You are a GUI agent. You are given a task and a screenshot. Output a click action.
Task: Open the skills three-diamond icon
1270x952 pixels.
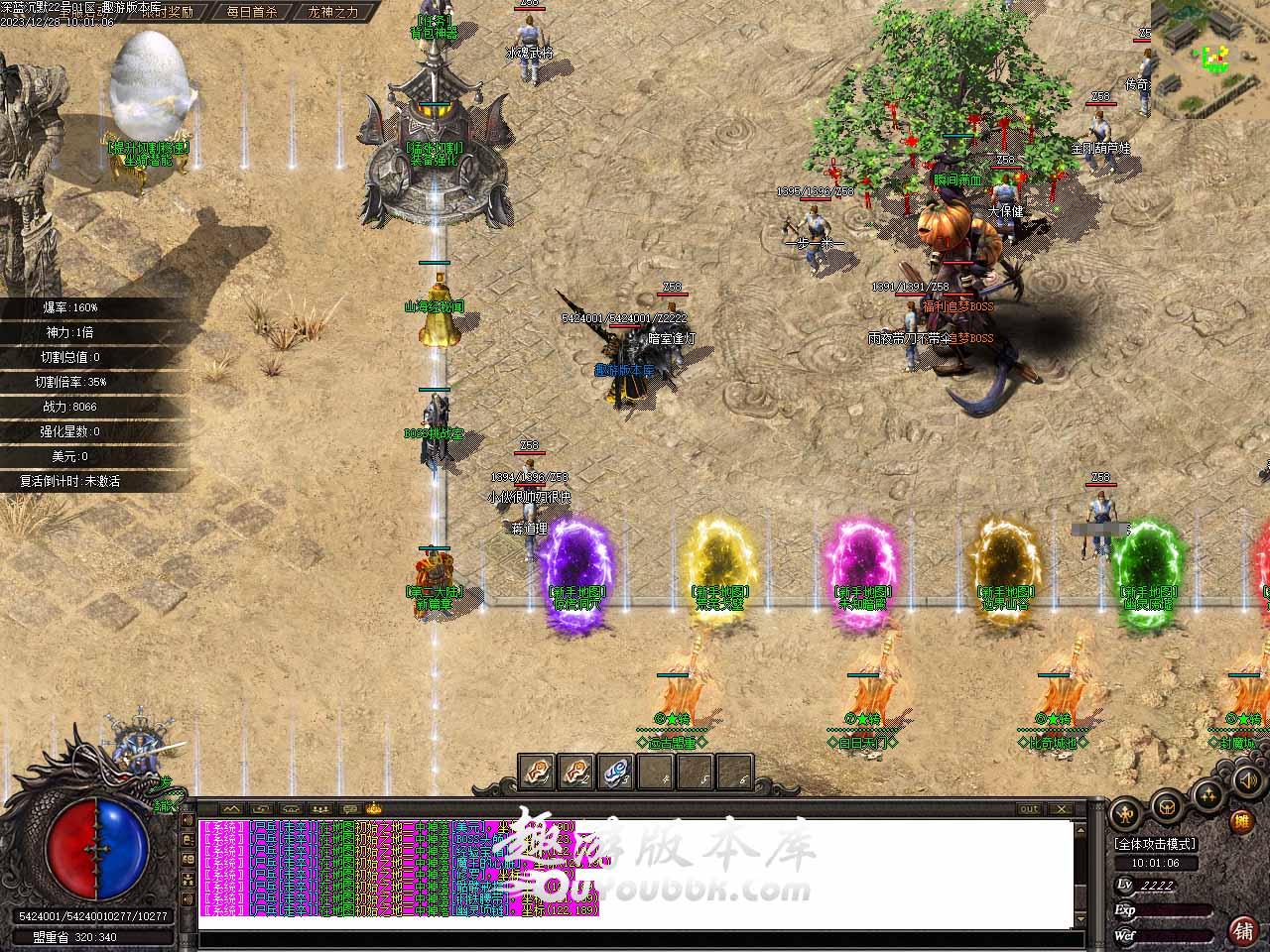point(1207,792)
